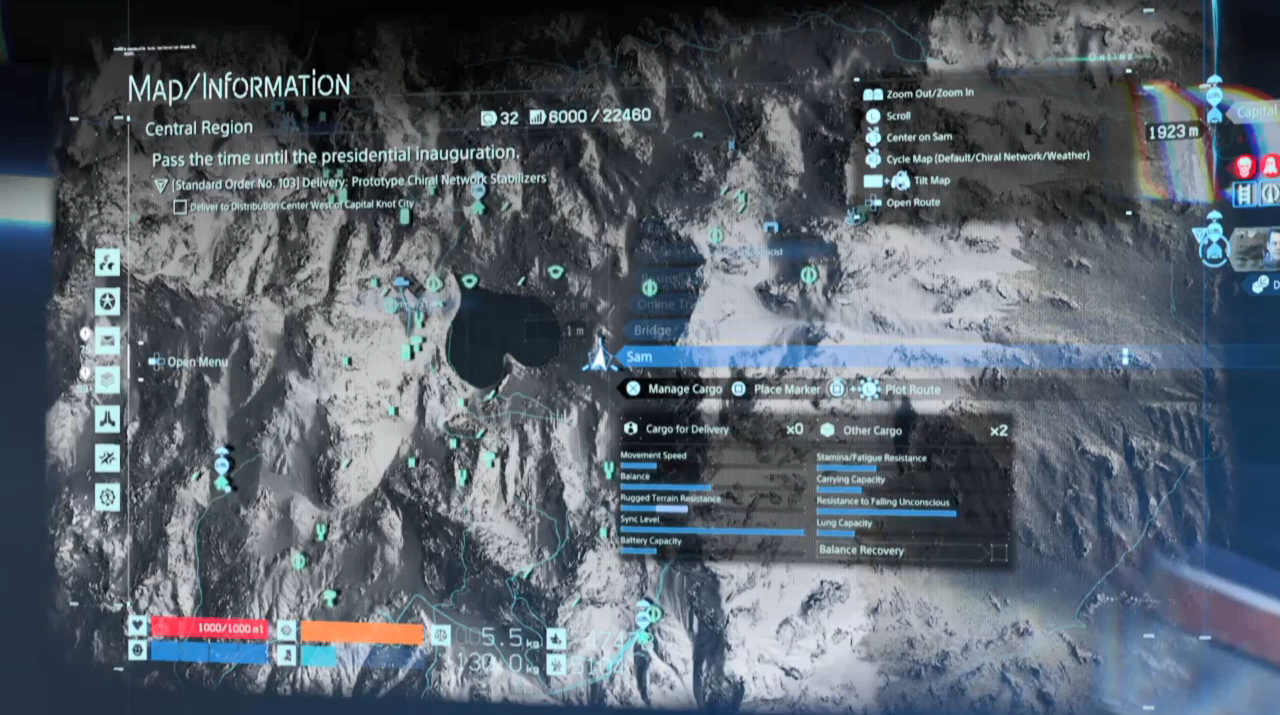Image resolution: width=1280 pixels, height=715 pixels.
Task: Tick the Deliver to Distribution Center objective checkbox
Action: pyautogui.click(x=180, y=207)
